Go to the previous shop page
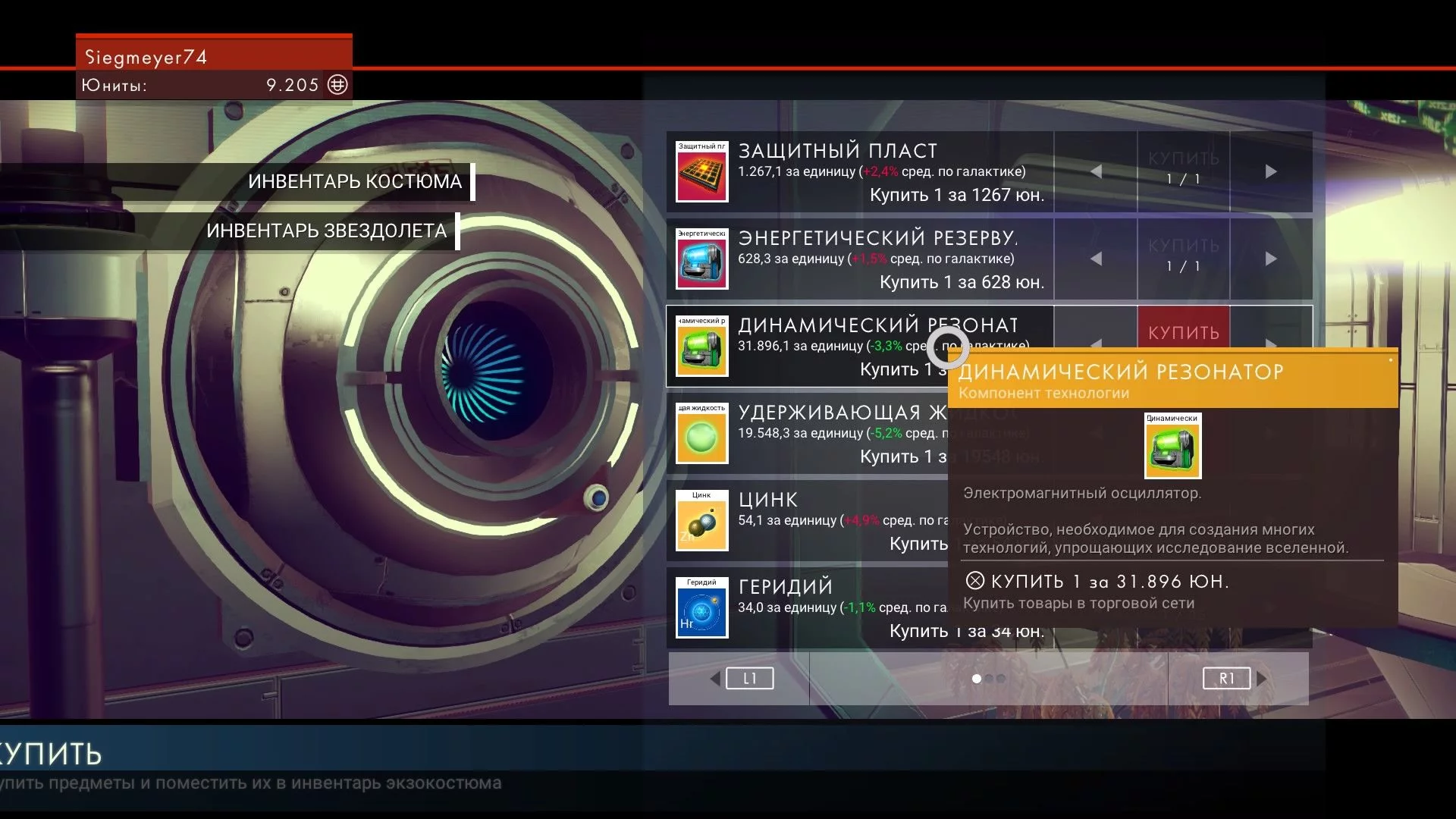The width and height of the screenshot is (1456, 819). click(748, 679)
